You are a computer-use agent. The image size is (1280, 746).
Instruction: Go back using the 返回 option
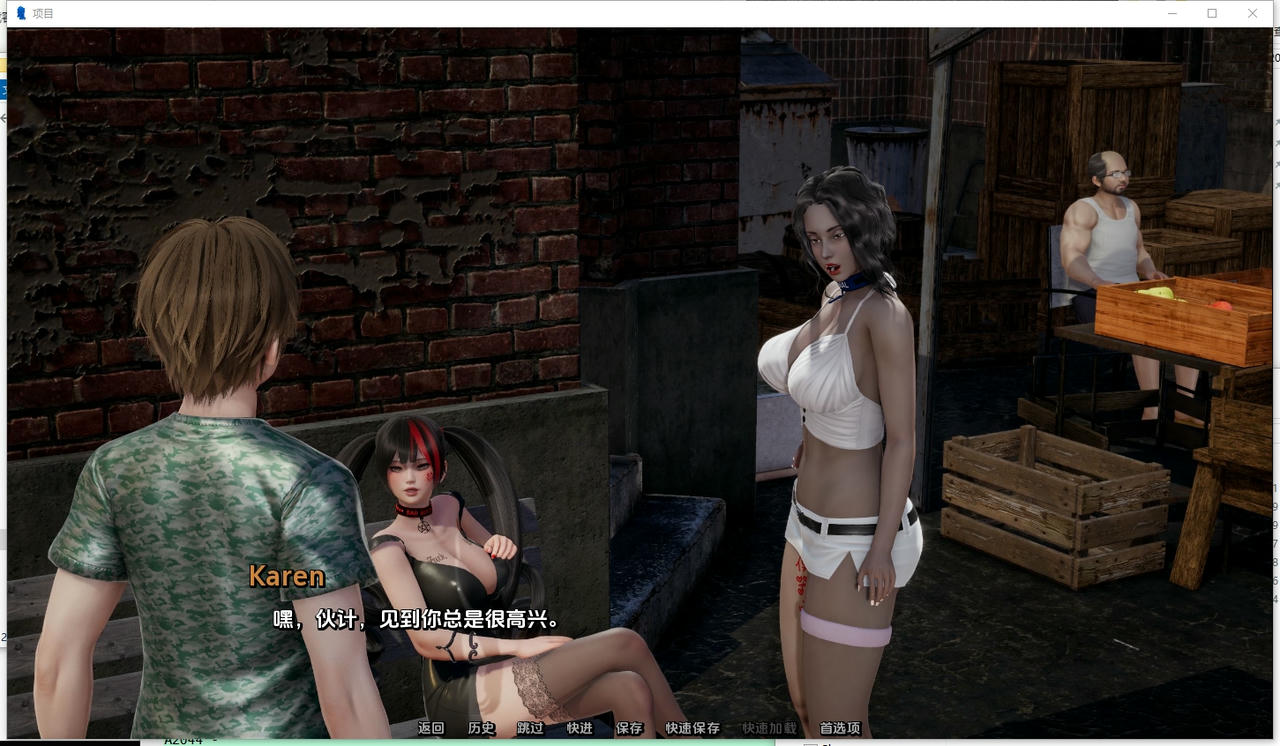(x=430, y=729)
